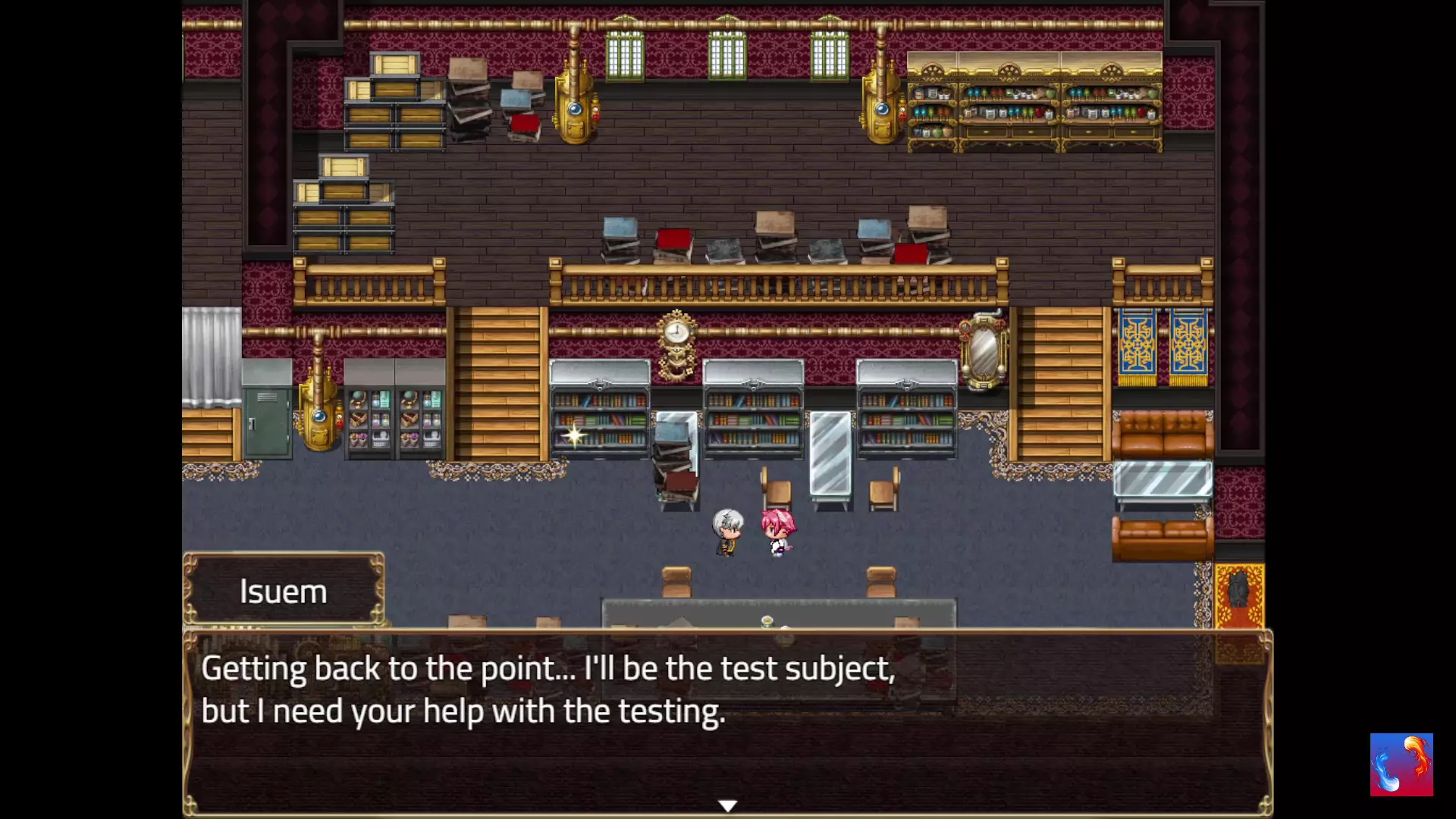Image resolution: width=1456 pixels, height=819 pixels.
Task: Advance dialogue with the white continue arrow
Action: [727, 805]
